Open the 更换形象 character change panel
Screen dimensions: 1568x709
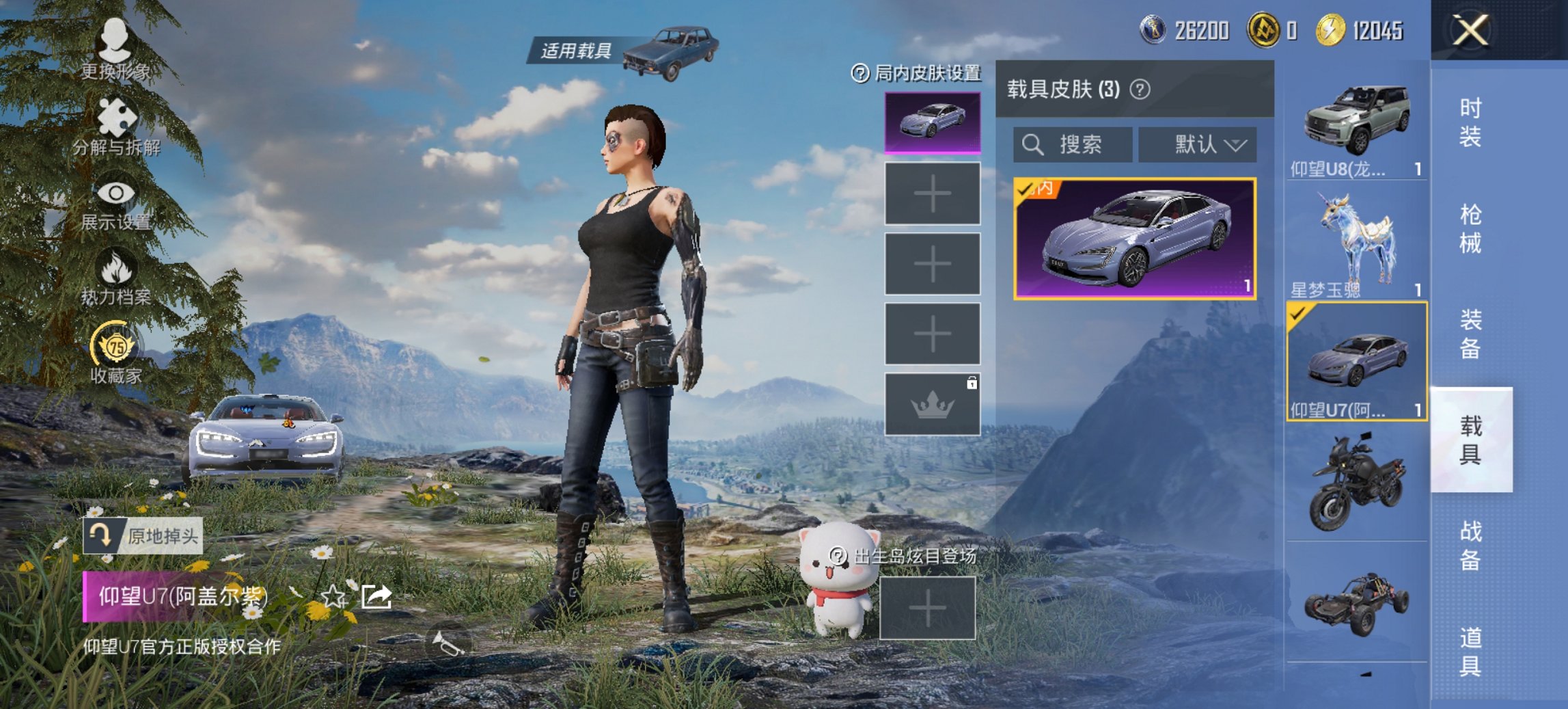tap(114, 46)
